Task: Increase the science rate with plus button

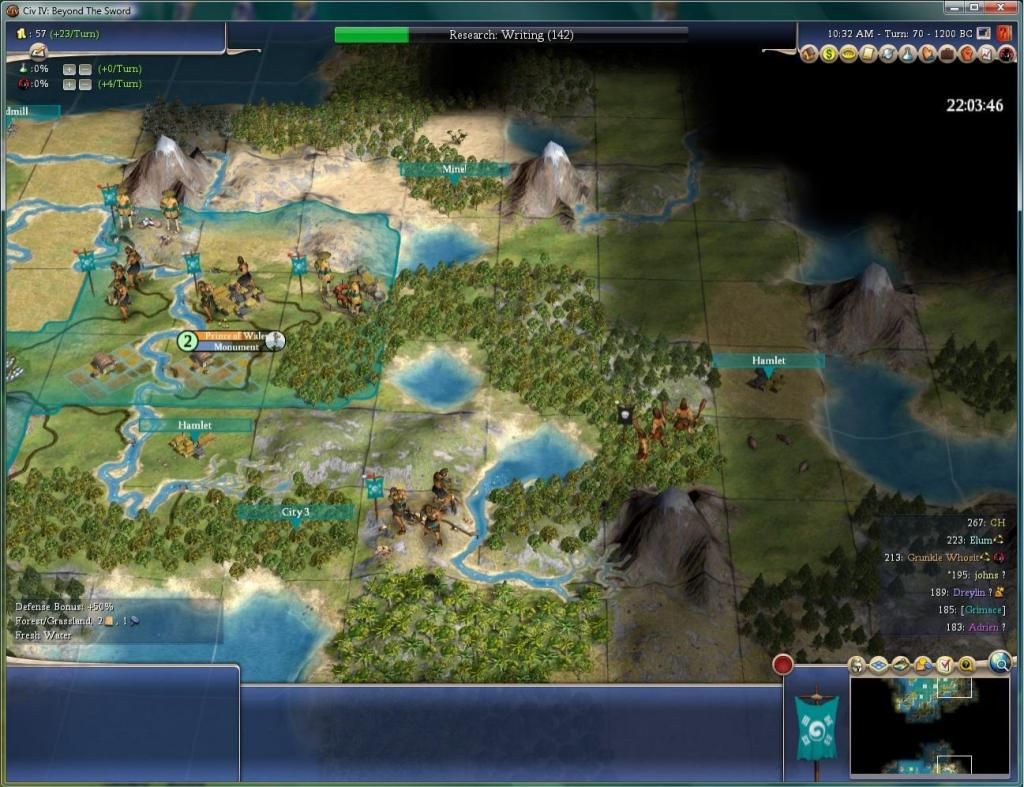Action: [69, 69]
